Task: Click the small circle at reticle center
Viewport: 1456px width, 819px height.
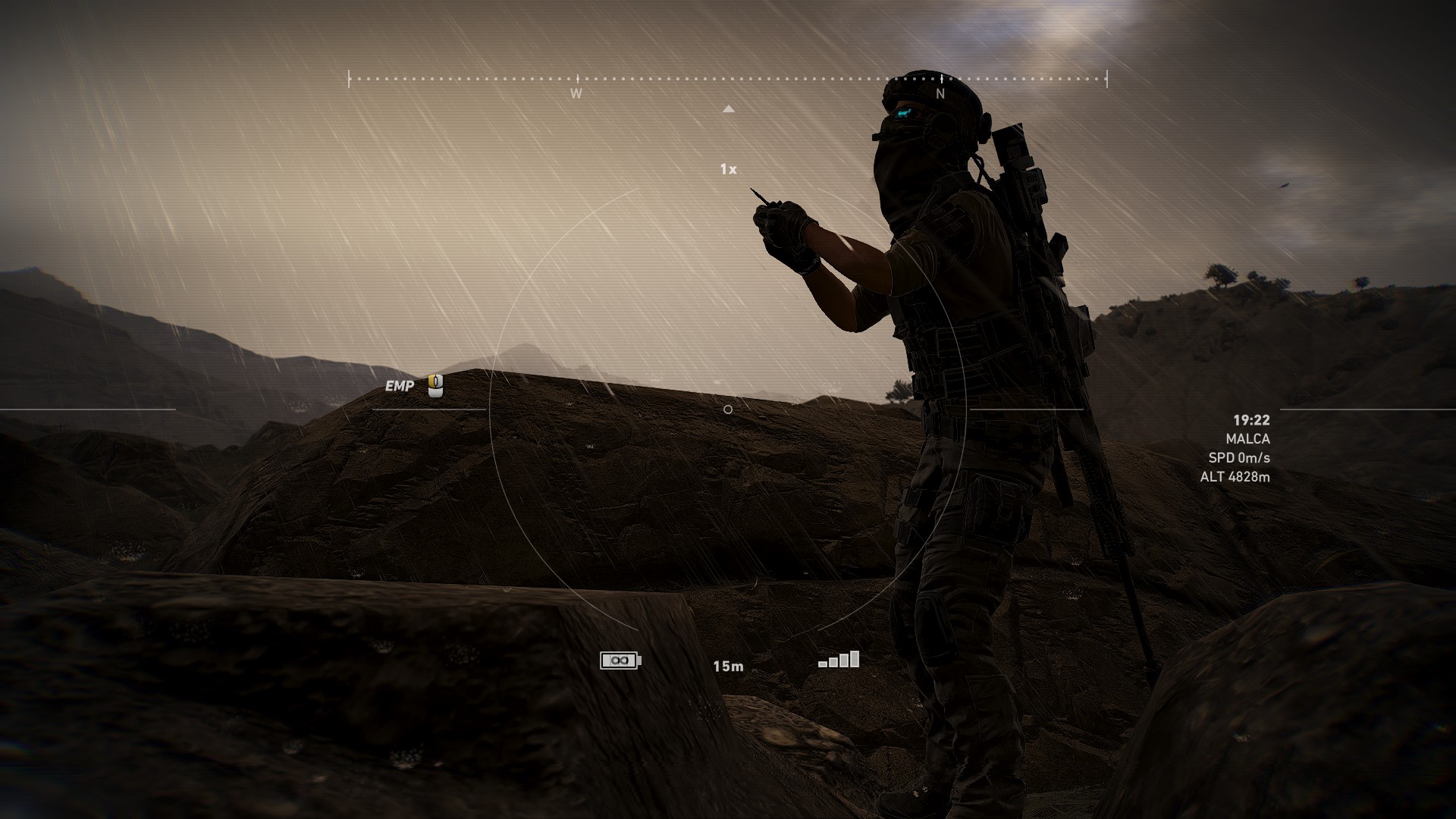Action: tap(727, 407)
